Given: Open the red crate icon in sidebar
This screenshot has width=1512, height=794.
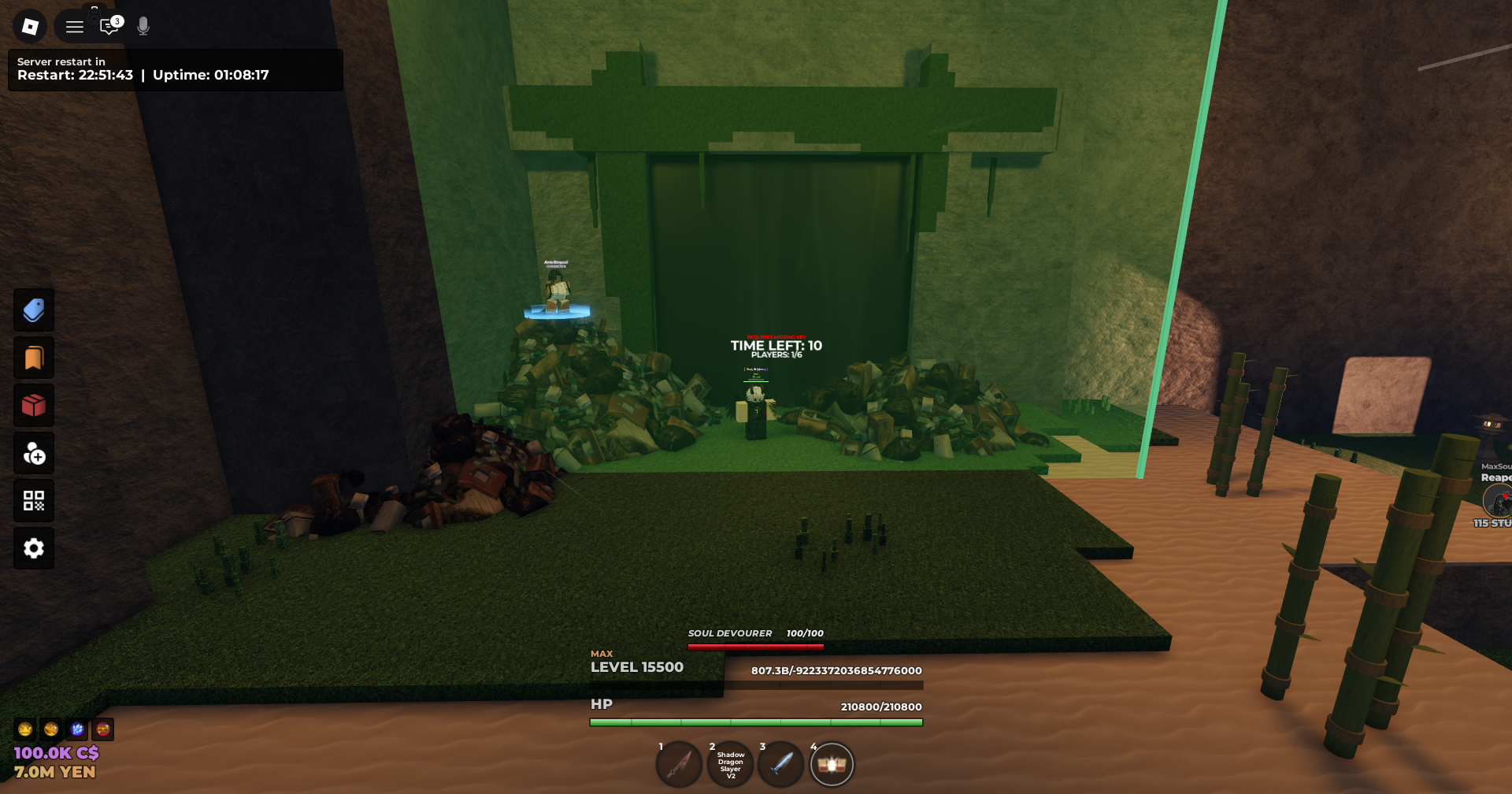Looking at the screenshot, I should click(33, 405).
